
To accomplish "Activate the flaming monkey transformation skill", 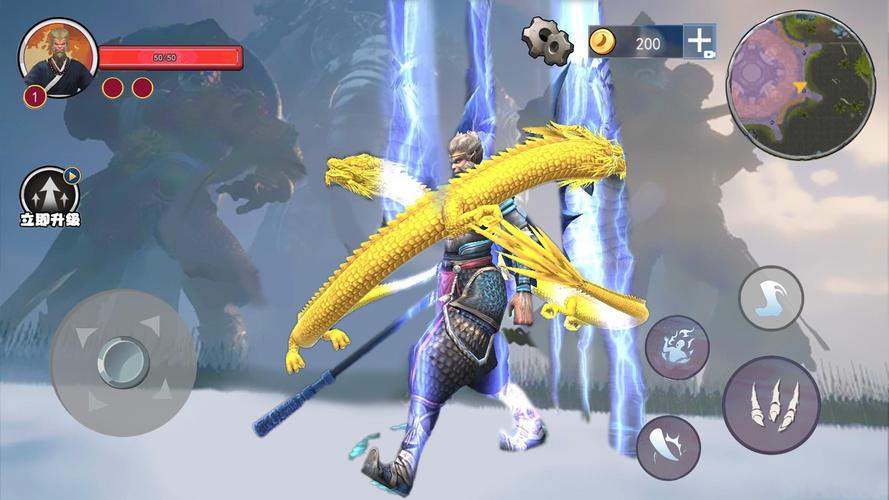I will (x=677, y=347).
